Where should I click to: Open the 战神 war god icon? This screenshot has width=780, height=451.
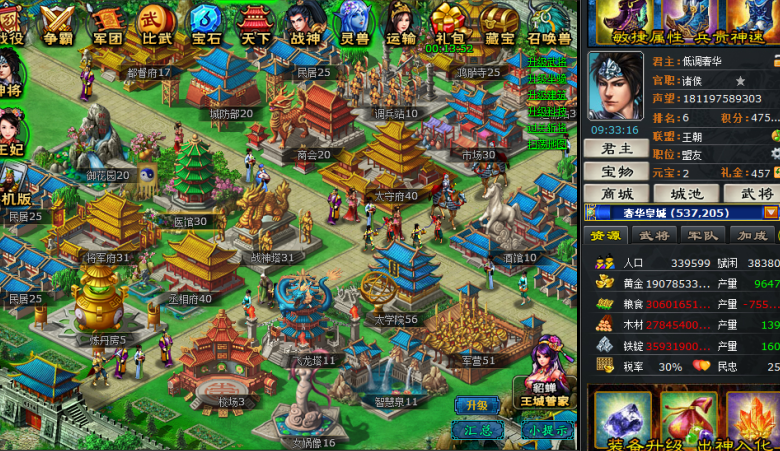coord(304,22)
